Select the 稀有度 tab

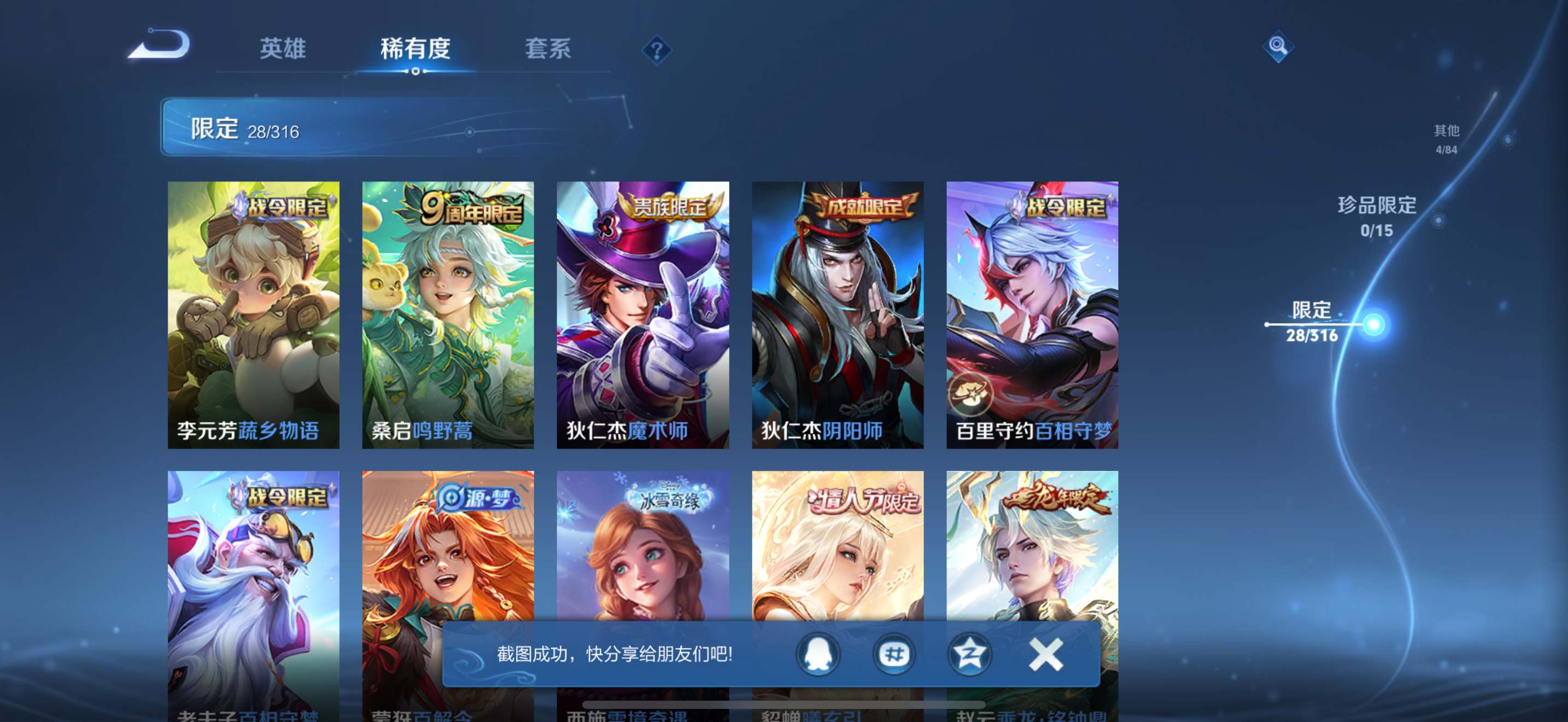click(415, 49)
